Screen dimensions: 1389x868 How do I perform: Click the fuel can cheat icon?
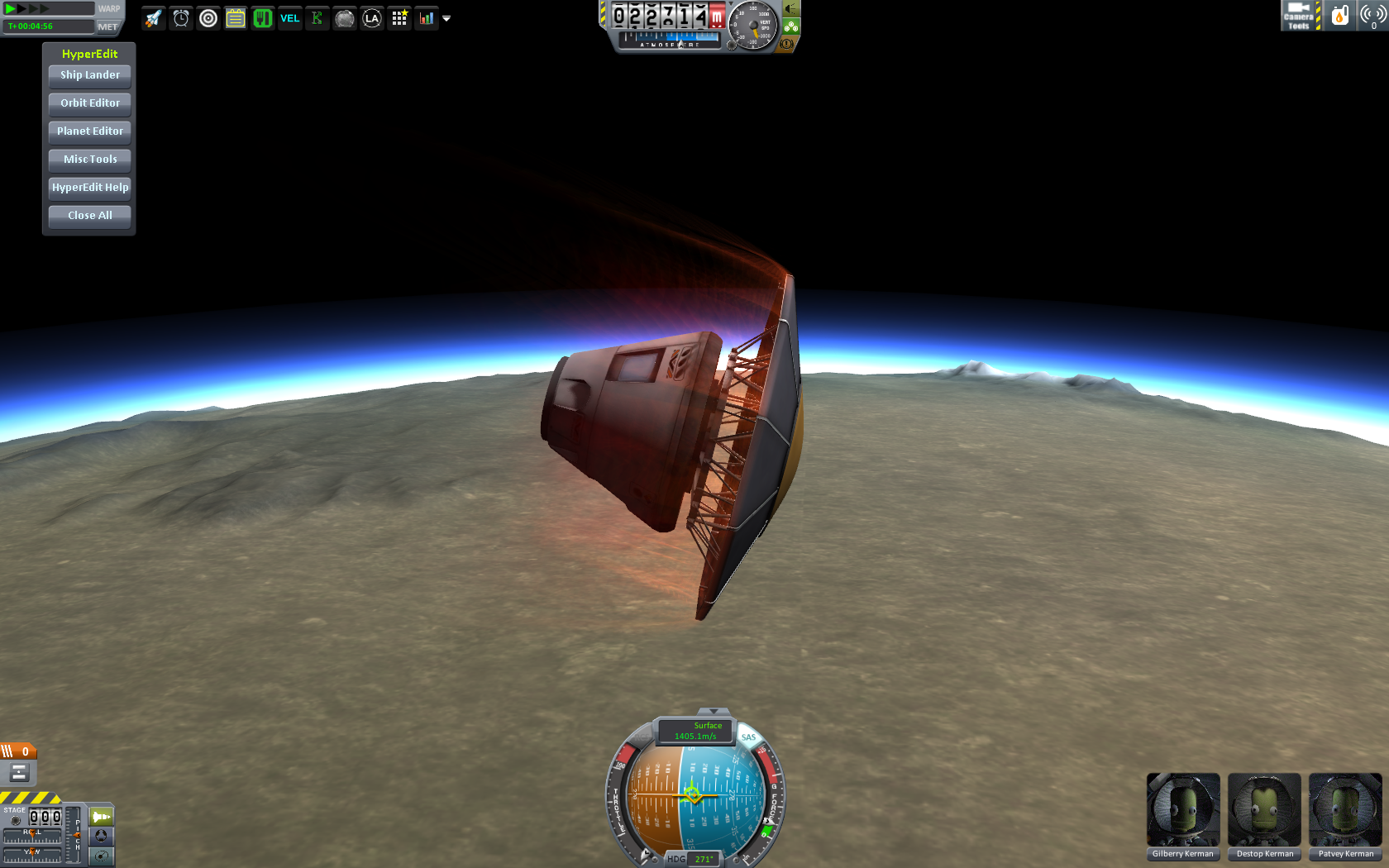point(1340,15)
